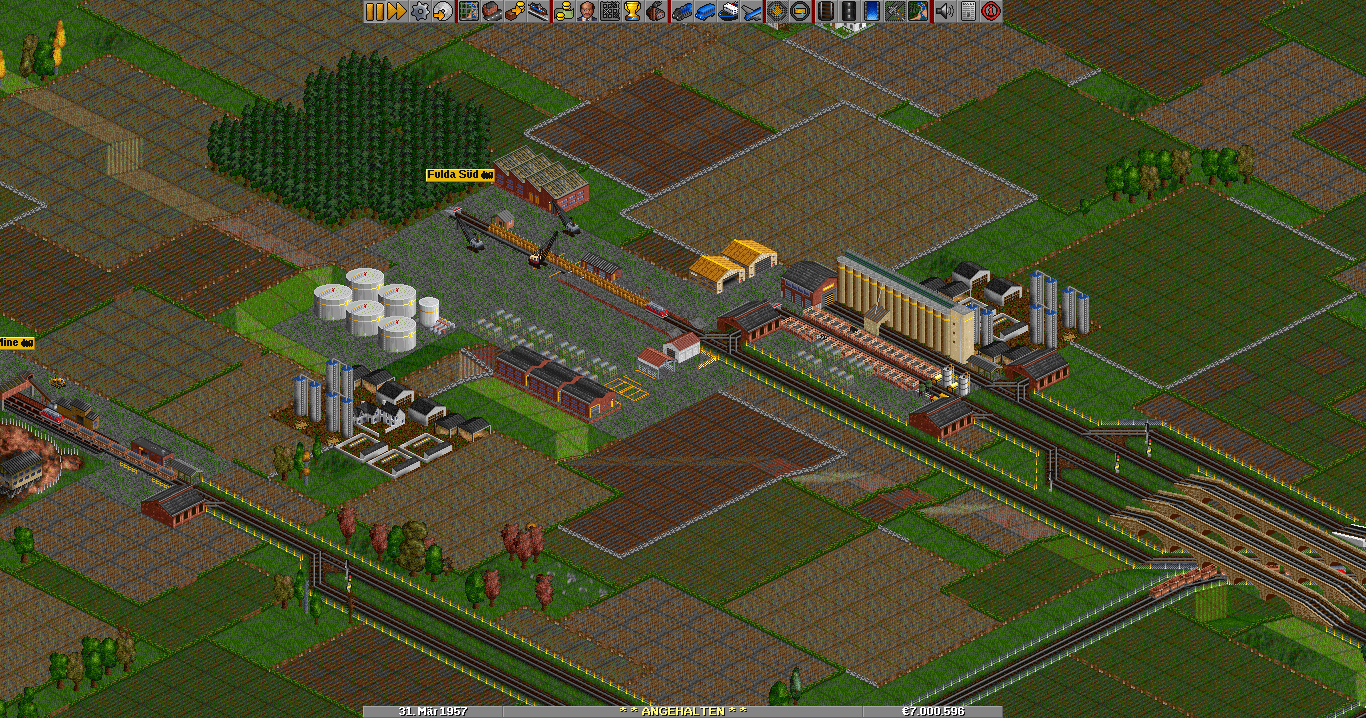Viewport: 1366px width, 718px height.
Task: Zoom out the view
Action: [800, 11]
